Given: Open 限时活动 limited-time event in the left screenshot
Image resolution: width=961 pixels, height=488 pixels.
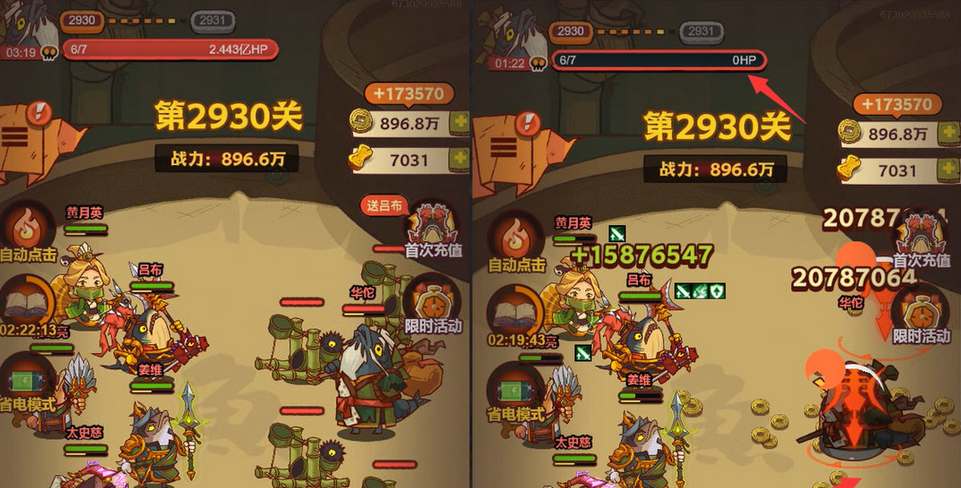Looking at the screenshot, I should [433, 305].
